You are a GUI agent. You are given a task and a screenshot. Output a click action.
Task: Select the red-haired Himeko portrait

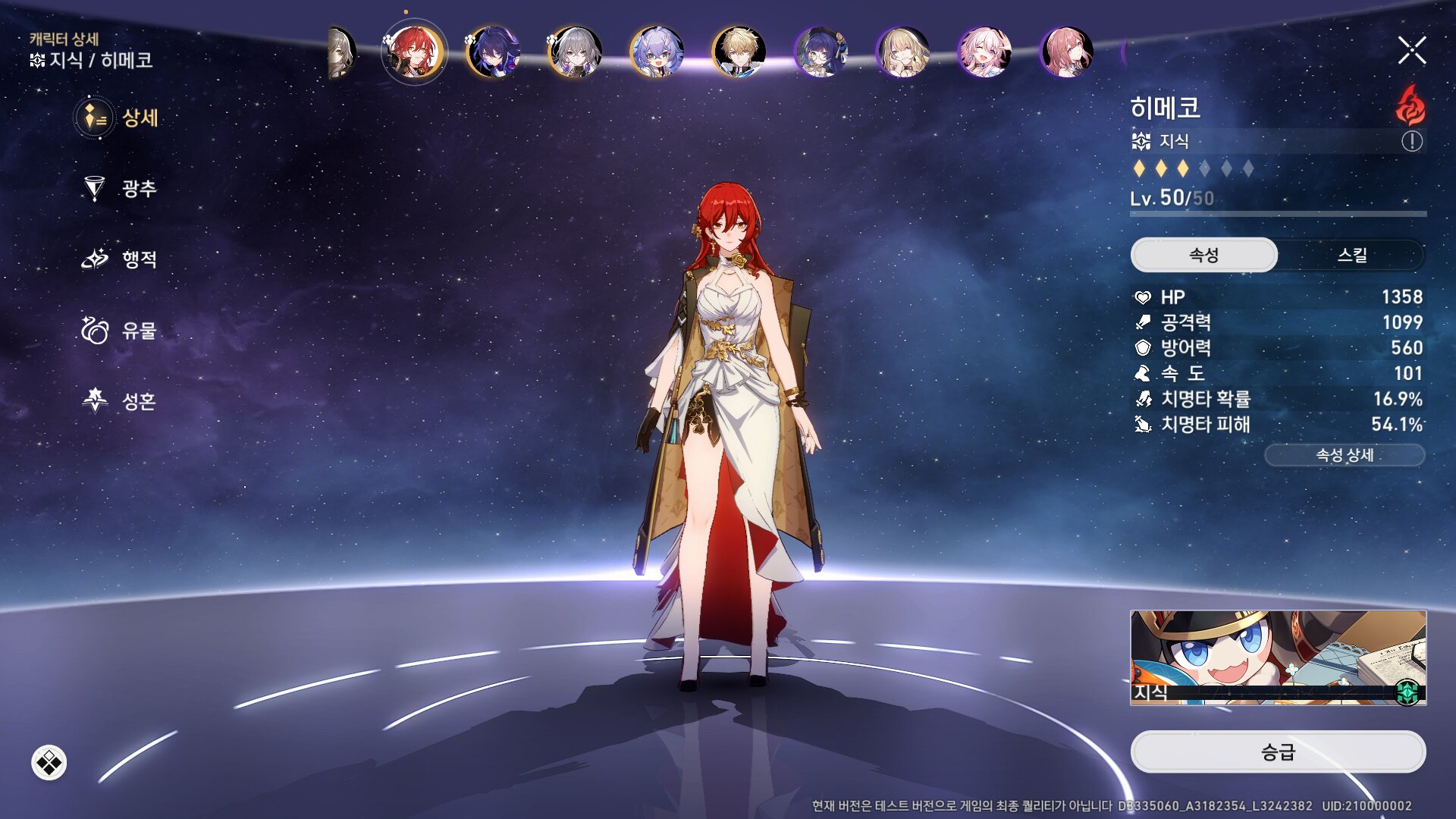tap(413, 52)
